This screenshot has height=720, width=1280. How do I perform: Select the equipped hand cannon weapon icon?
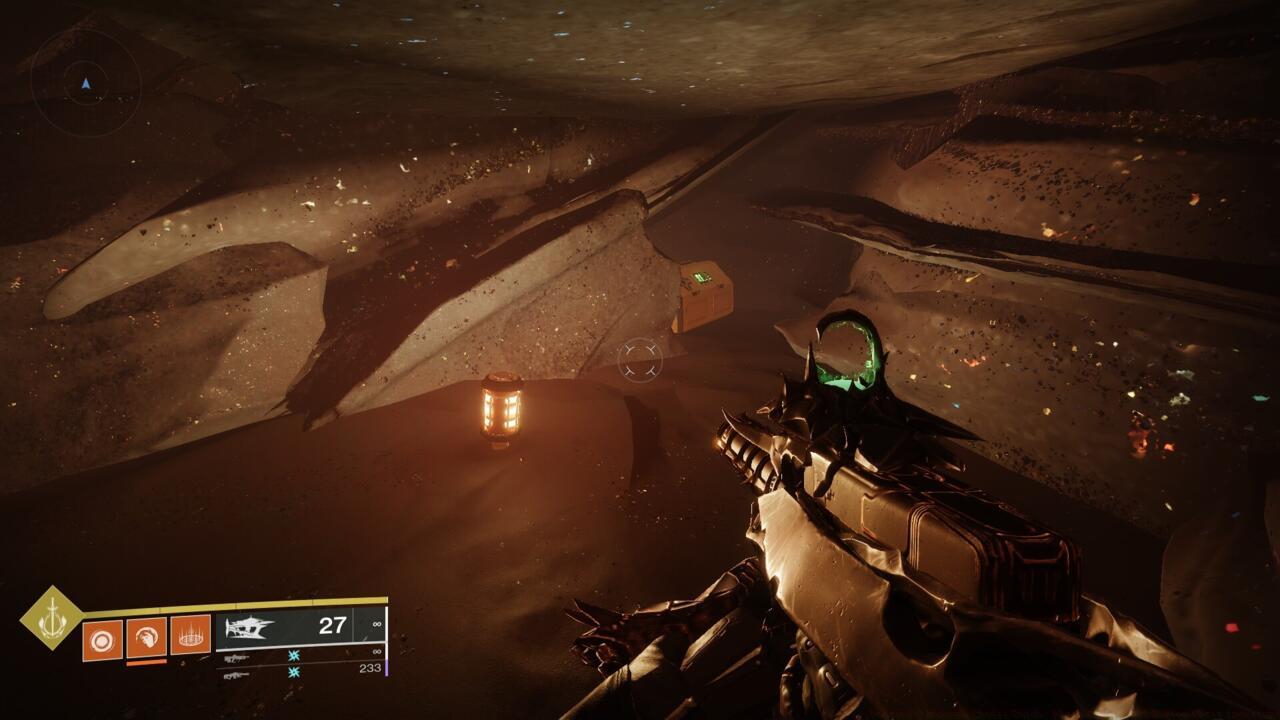pos(250,628)
